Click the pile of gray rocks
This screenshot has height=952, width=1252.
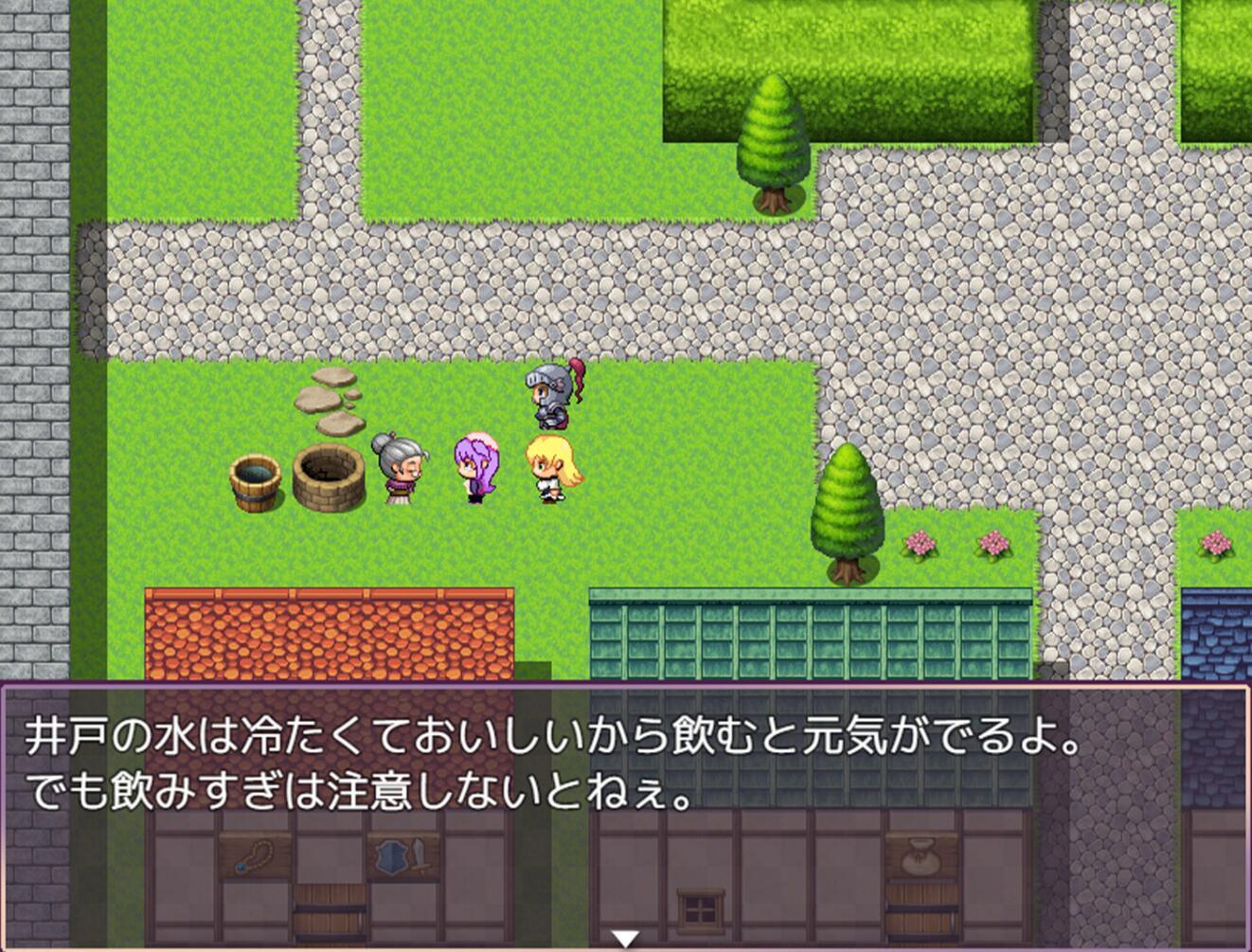330,398
